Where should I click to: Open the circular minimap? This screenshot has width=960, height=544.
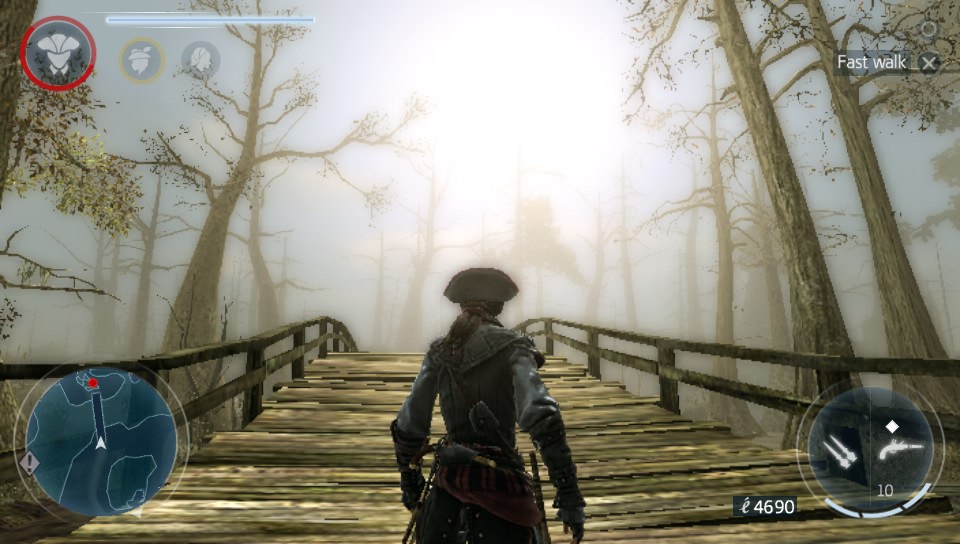pos(100,442)
